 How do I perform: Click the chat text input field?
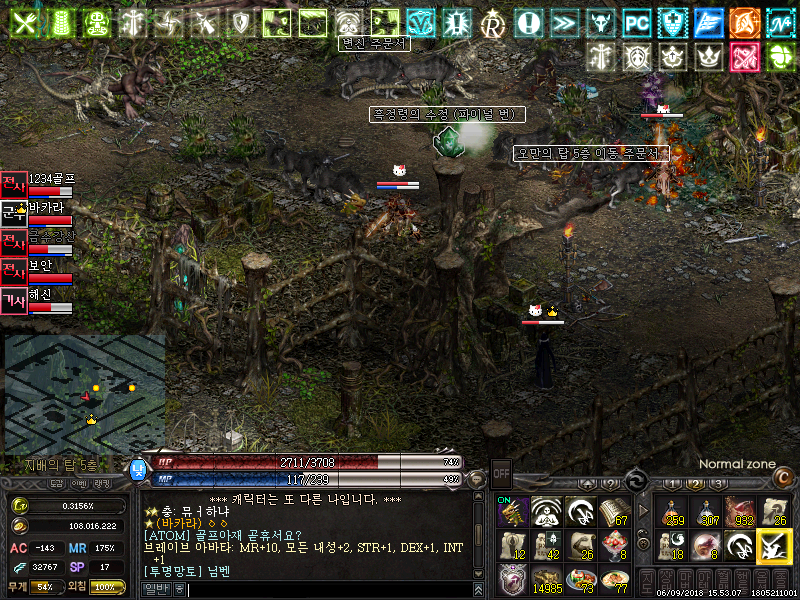click(x=330, y=590)
